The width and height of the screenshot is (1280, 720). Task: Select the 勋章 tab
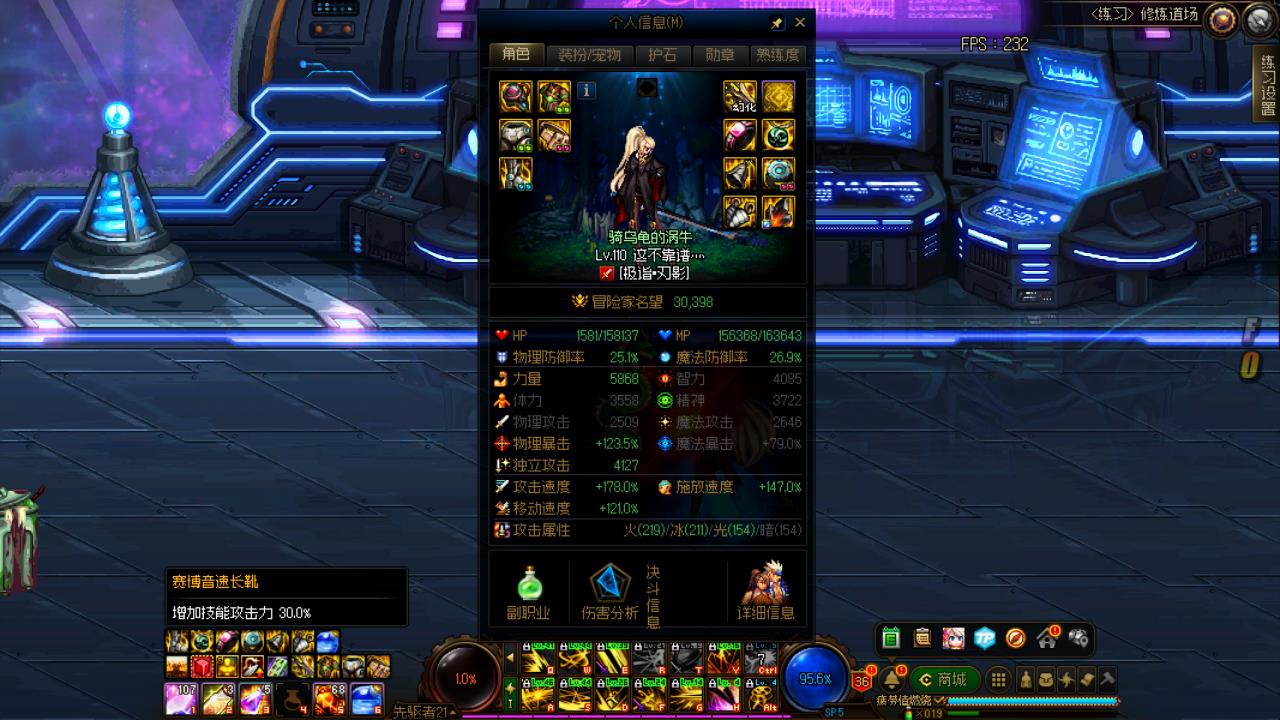[720, 55]
